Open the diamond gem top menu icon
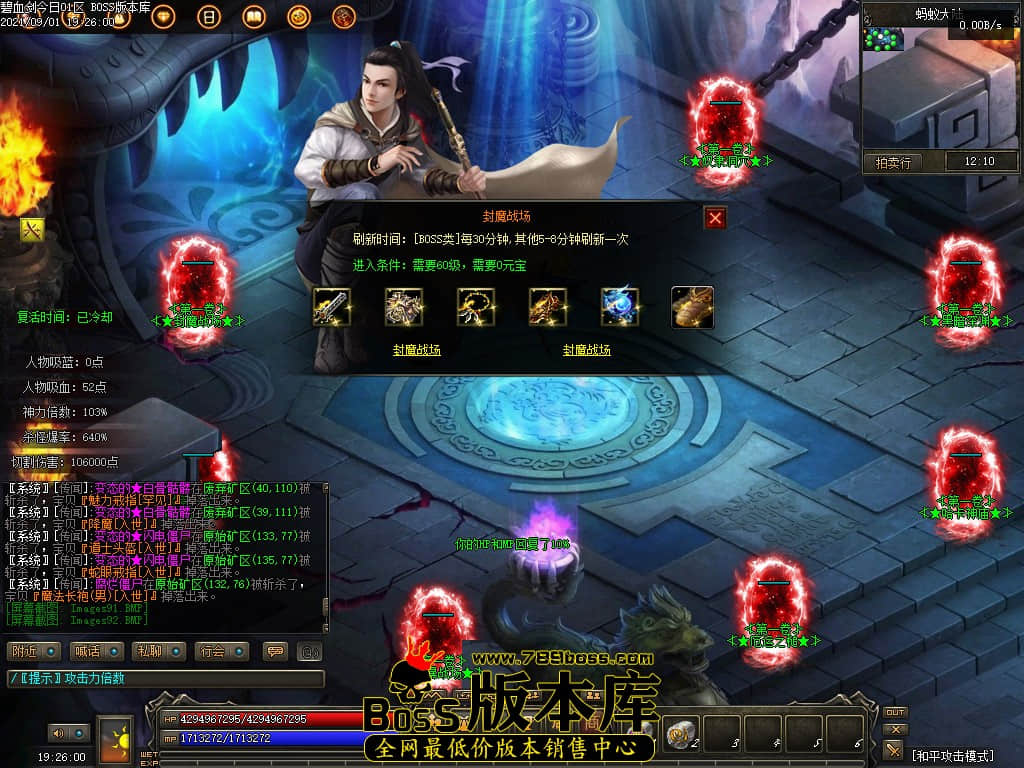This screenshot has width=1024, height=768. pyautogui.click(x=165, y=17)
